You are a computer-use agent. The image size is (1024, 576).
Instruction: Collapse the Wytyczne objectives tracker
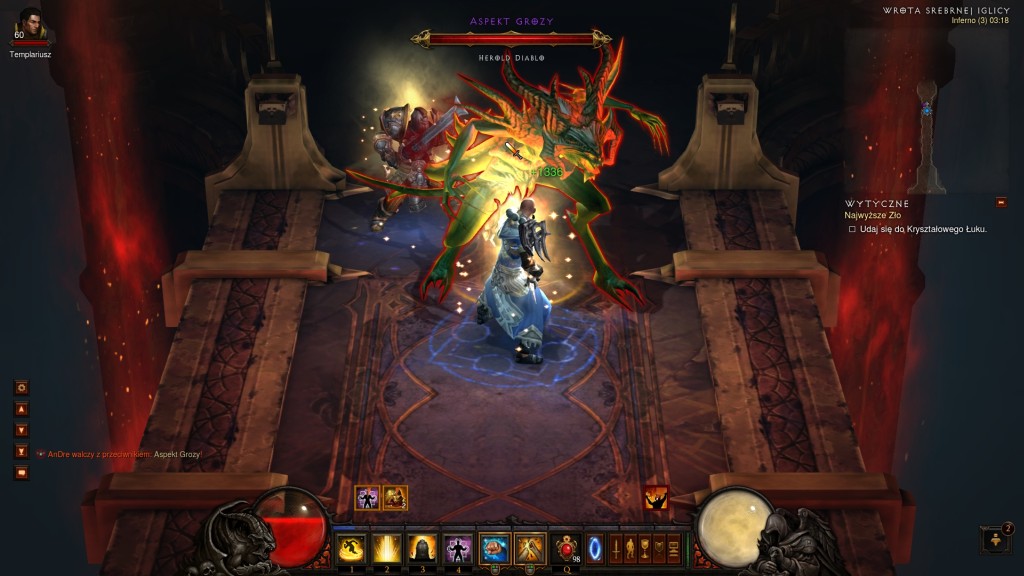pos(1001,203)
